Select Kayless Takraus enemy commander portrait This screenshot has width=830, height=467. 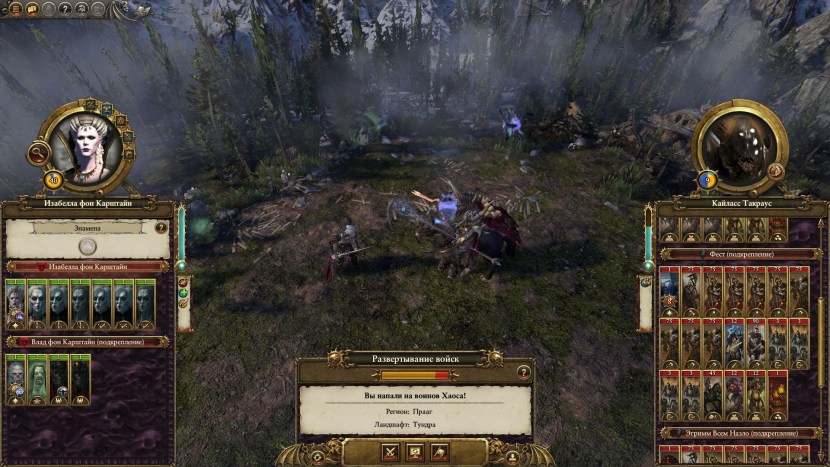742,146
